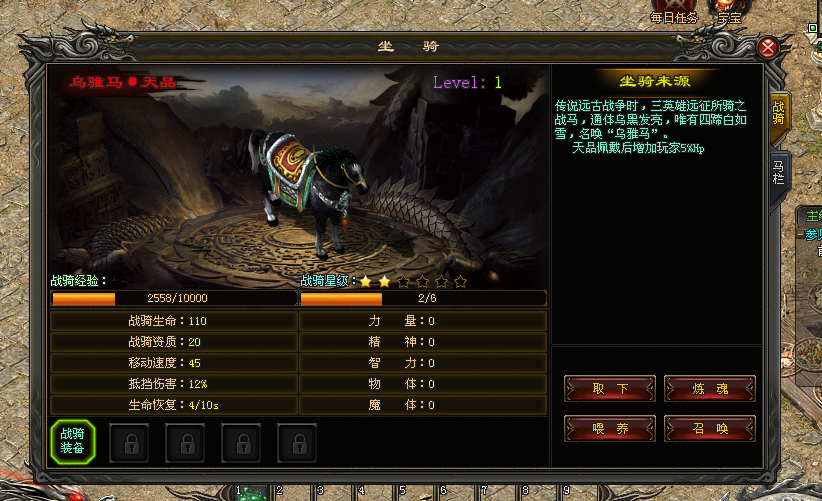Image resolution: width=822 pixels, height=501 pixels.
Task: Select the green 战骑装备 equipment icon
Action: tap(72, 441)
